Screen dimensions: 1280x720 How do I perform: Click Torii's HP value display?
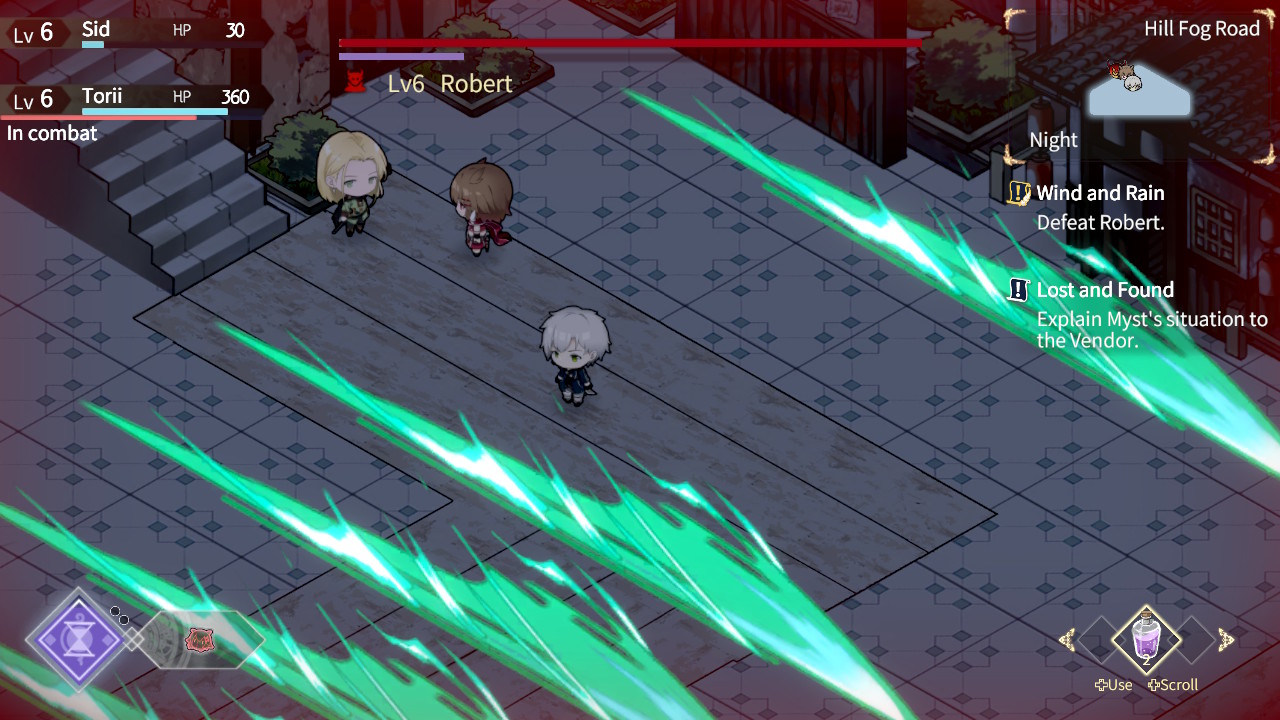[x=235, y=97]
